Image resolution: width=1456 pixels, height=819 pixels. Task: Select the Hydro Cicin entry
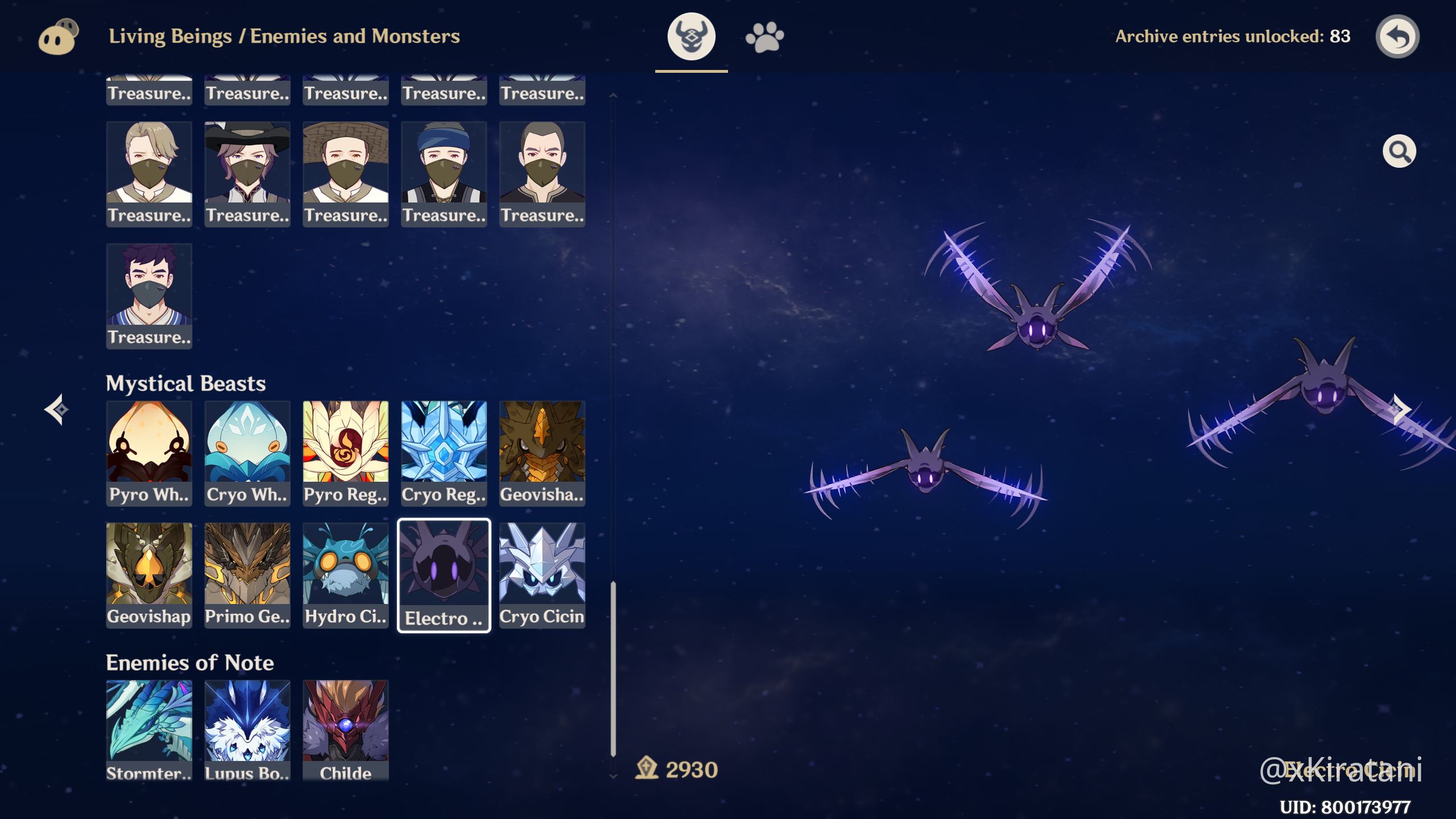346,574
